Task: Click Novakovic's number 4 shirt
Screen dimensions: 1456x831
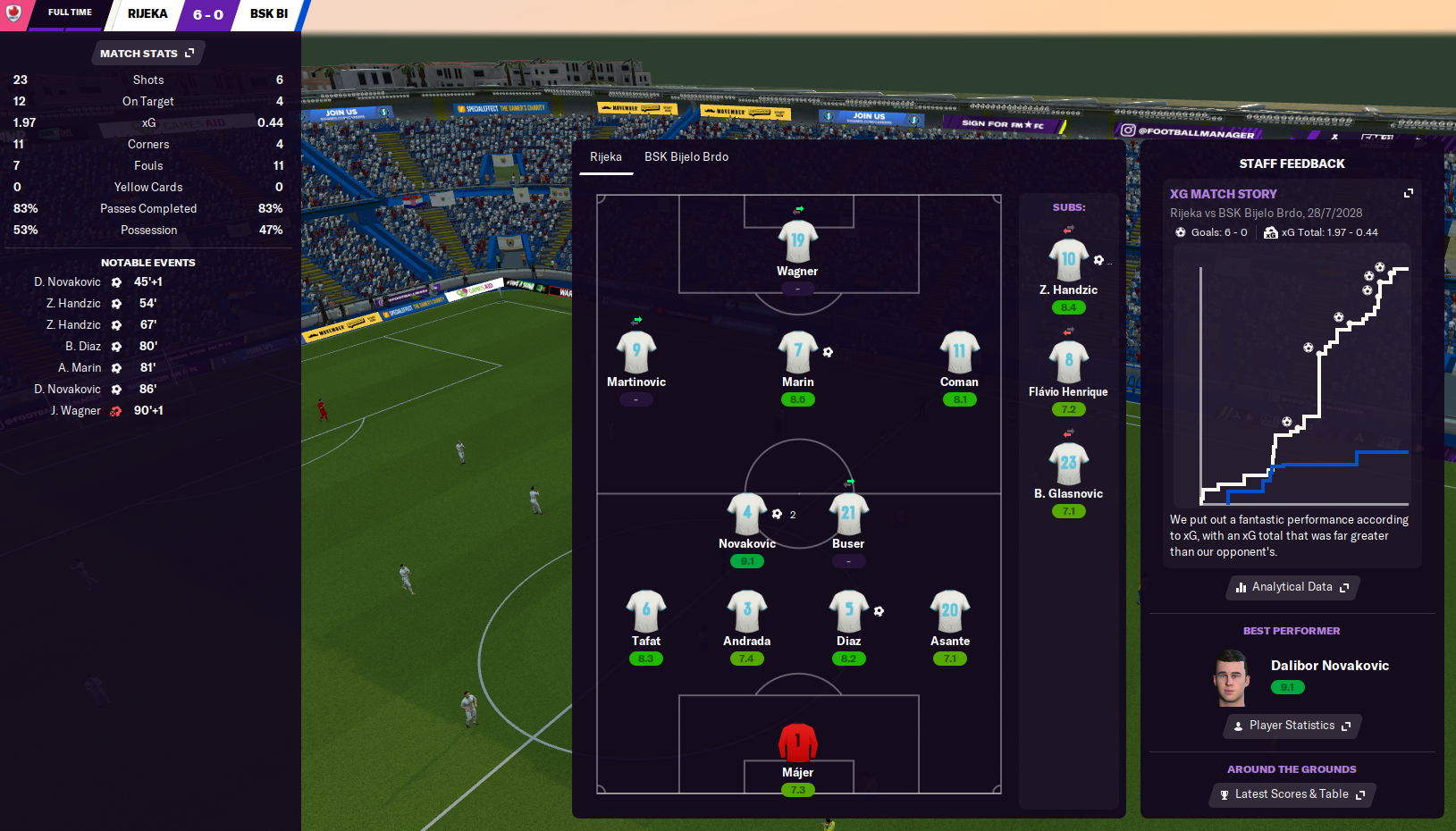Action: pyautogui.click(x=746, y=513)
